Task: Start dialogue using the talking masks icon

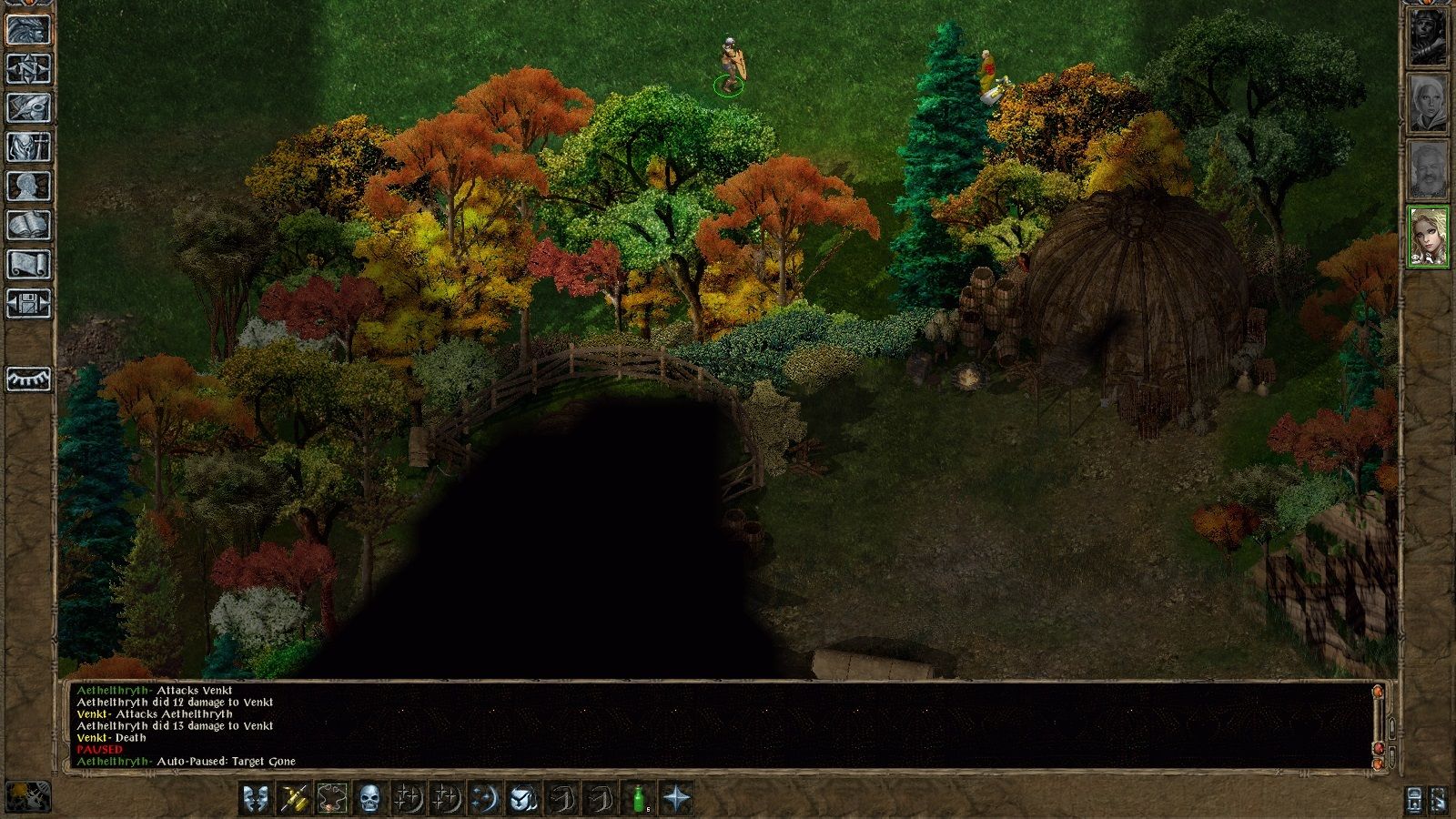Action: [255, 797]
